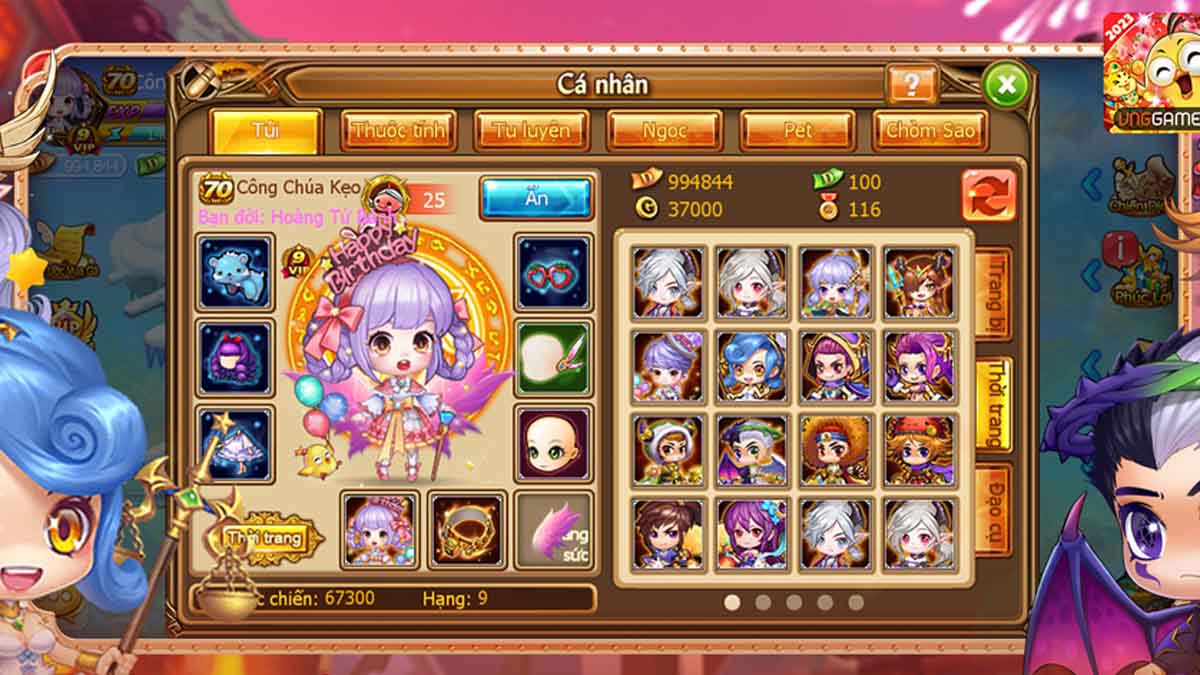Image resolution: width=1200 pixels, height=675 pixels.
Task: Switch to the Trang bị side tab
Action: tap(994, 293)
